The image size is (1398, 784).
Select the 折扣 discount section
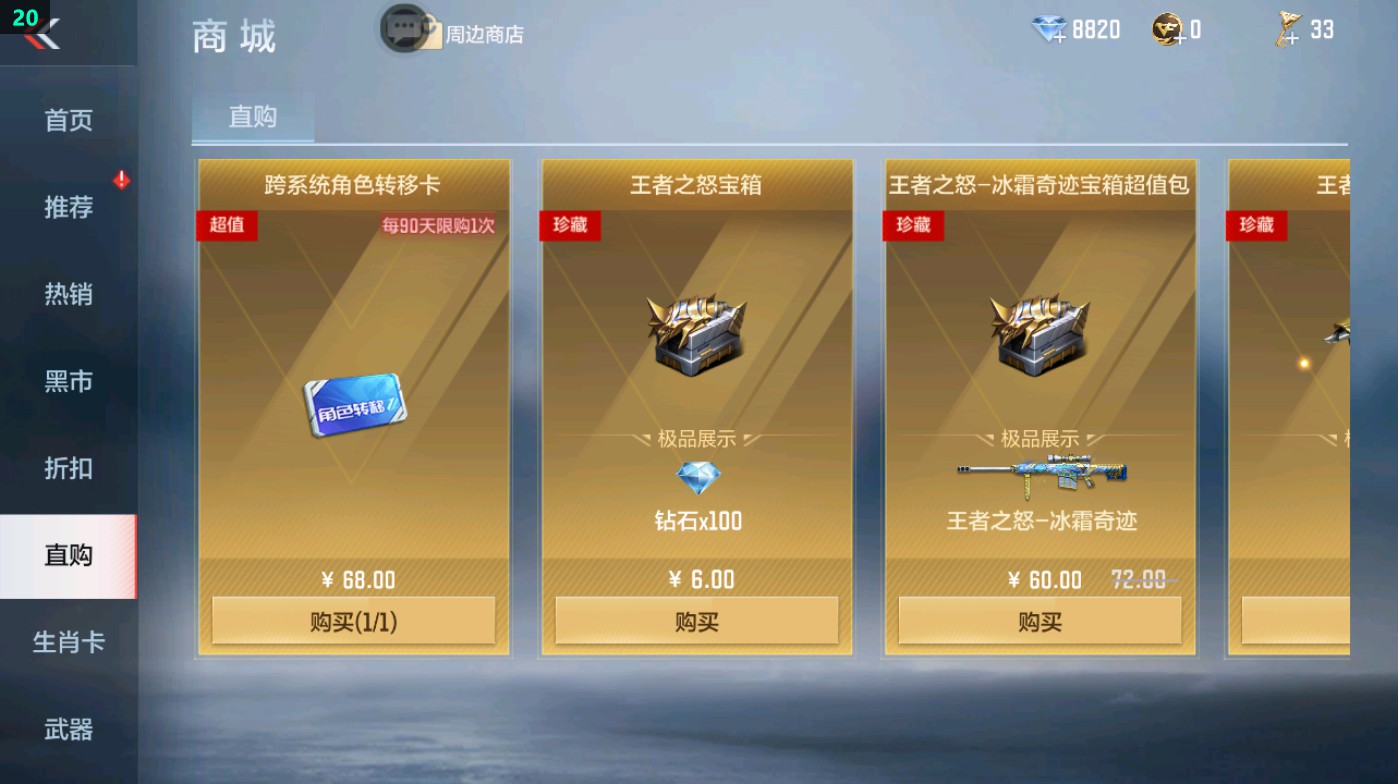pos(65,468)
